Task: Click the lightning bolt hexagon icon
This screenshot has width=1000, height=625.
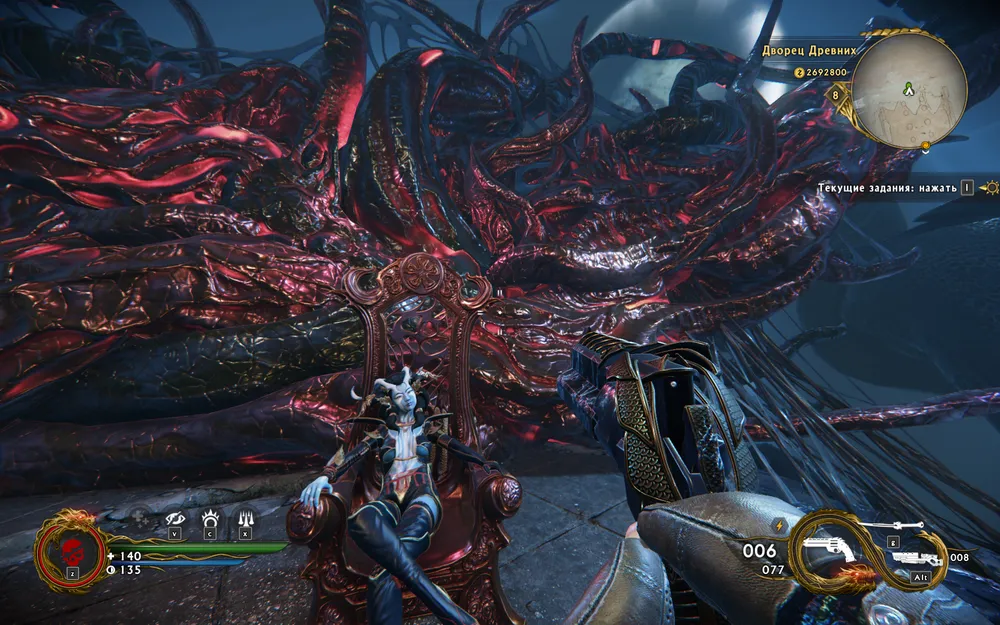Action: 779,524
